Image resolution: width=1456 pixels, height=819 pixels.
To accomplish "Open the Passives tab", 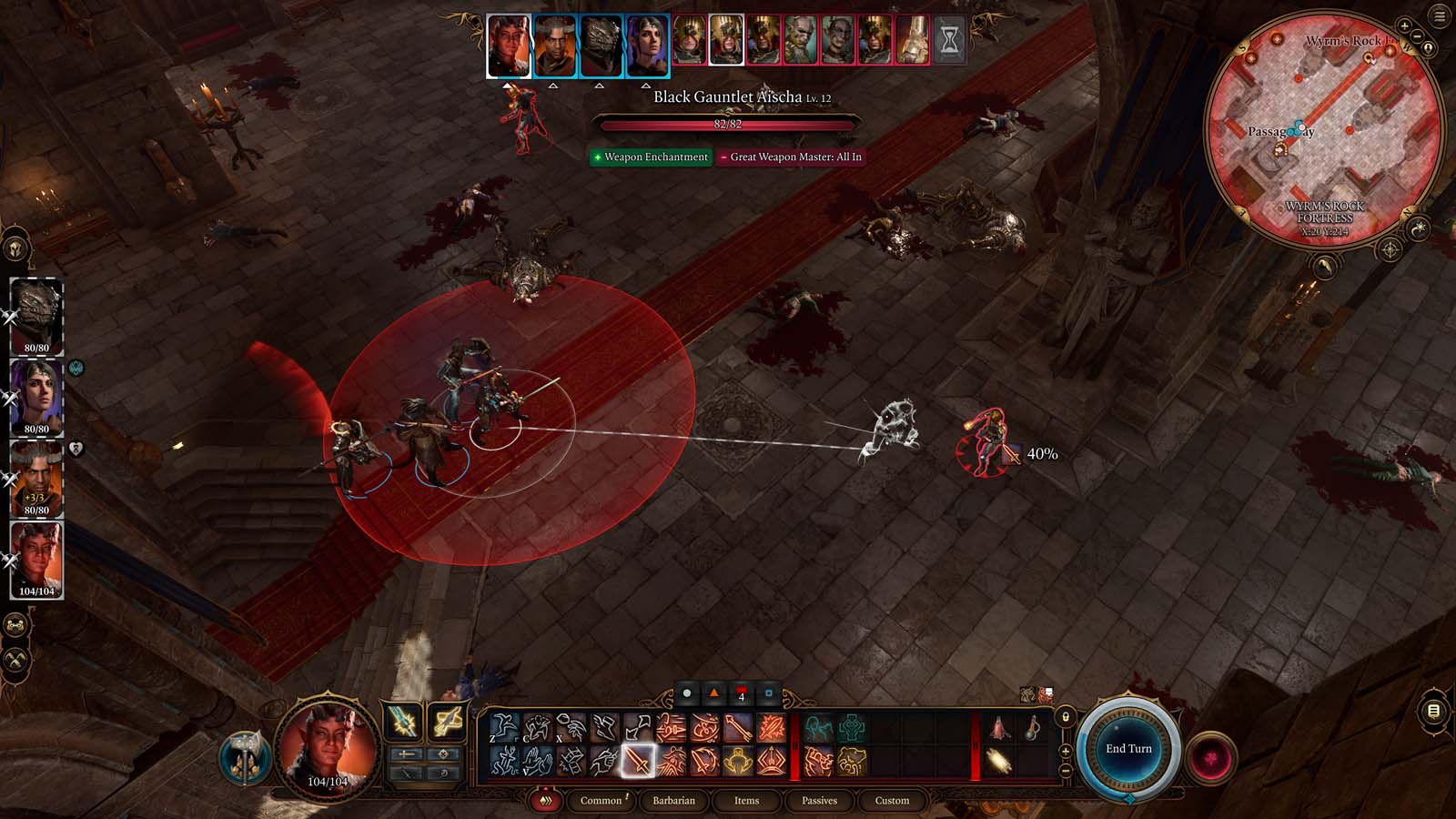I will [x=821, y=801].
